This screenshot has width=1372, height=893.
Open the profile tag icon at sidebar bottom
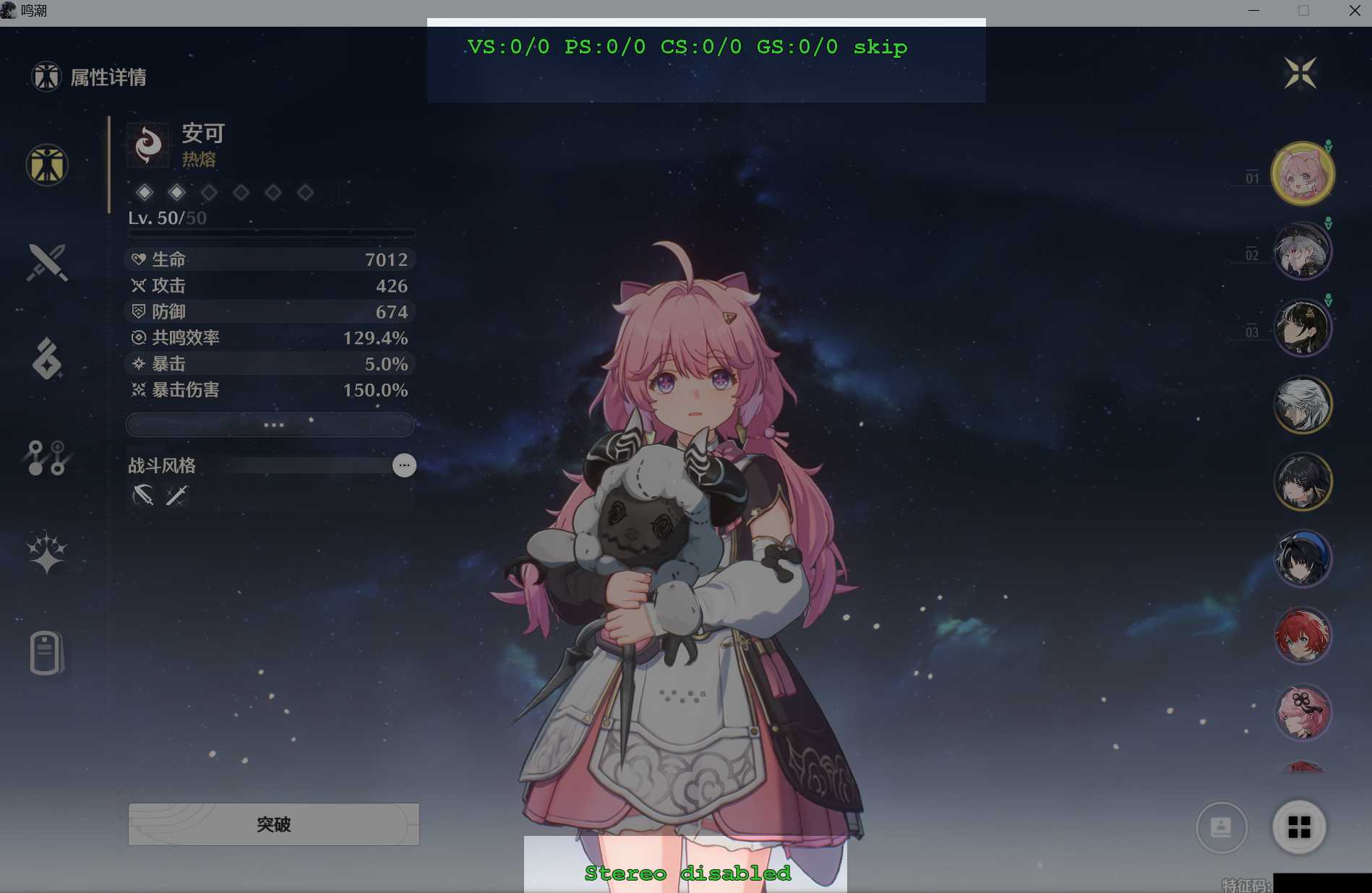coord(46,651)
